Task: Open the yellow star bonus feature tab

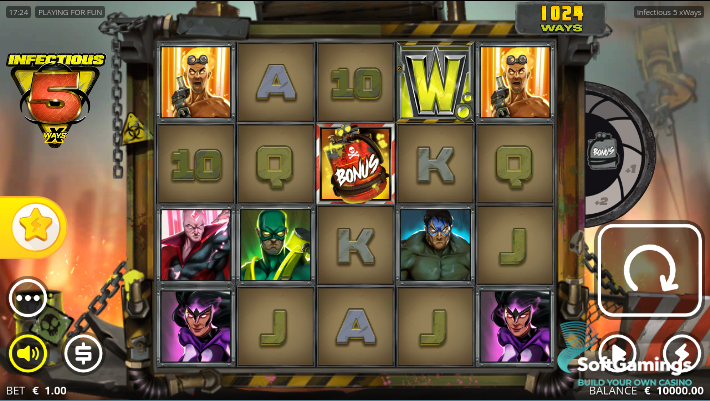Action: [35, 227]
